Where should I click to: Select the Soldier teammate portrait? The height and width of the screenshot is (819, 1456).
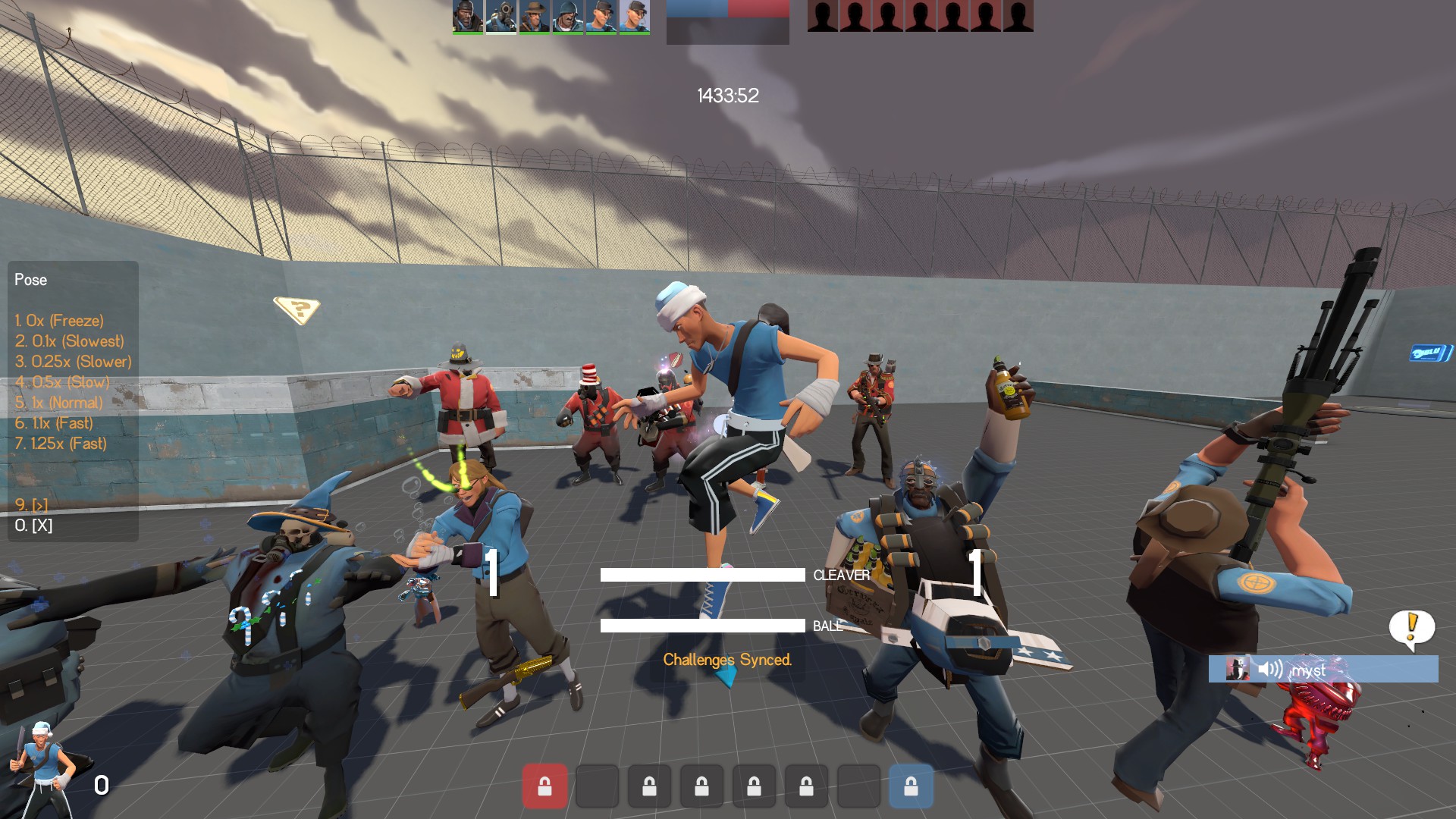[x=568, y=17]
